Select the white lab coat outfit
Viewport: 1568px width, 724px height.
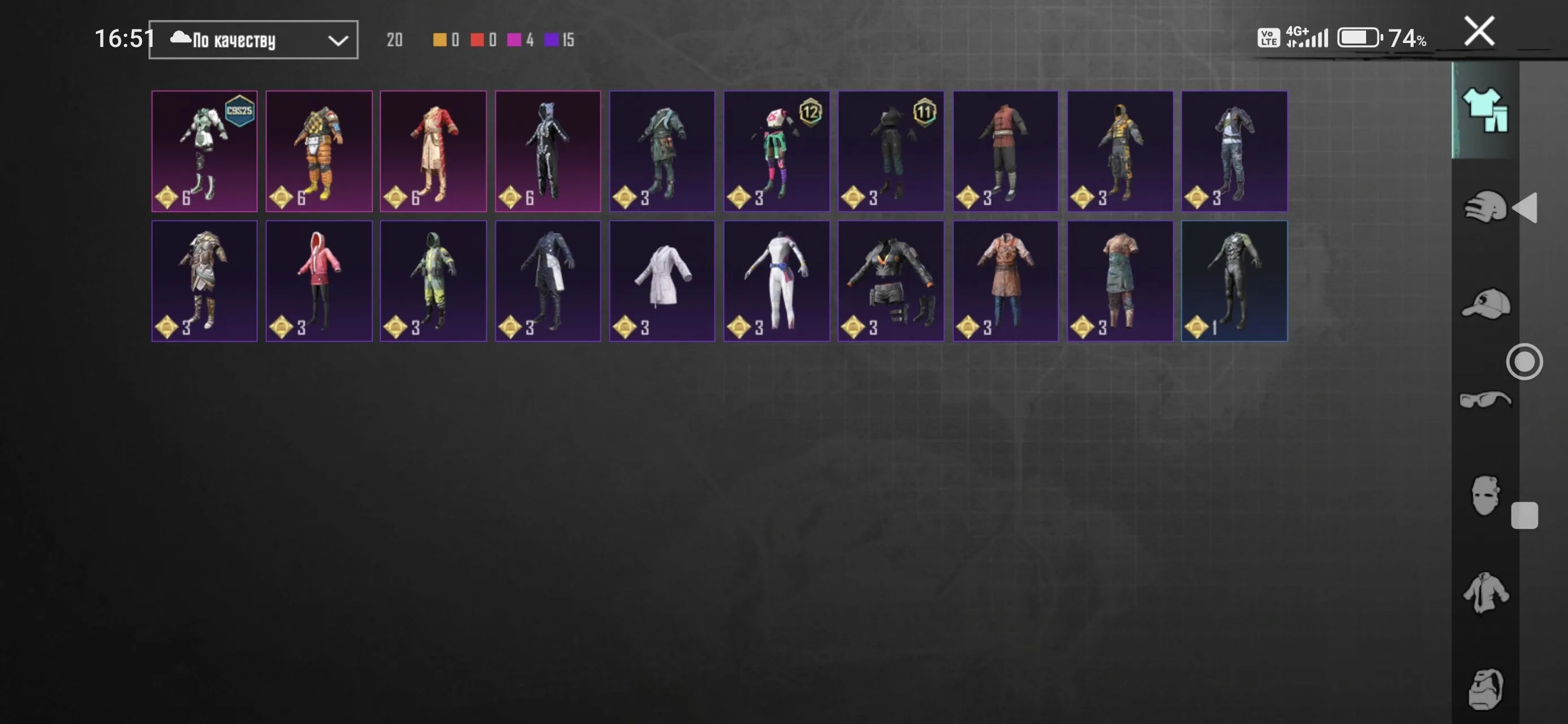(x=662, y=281)
